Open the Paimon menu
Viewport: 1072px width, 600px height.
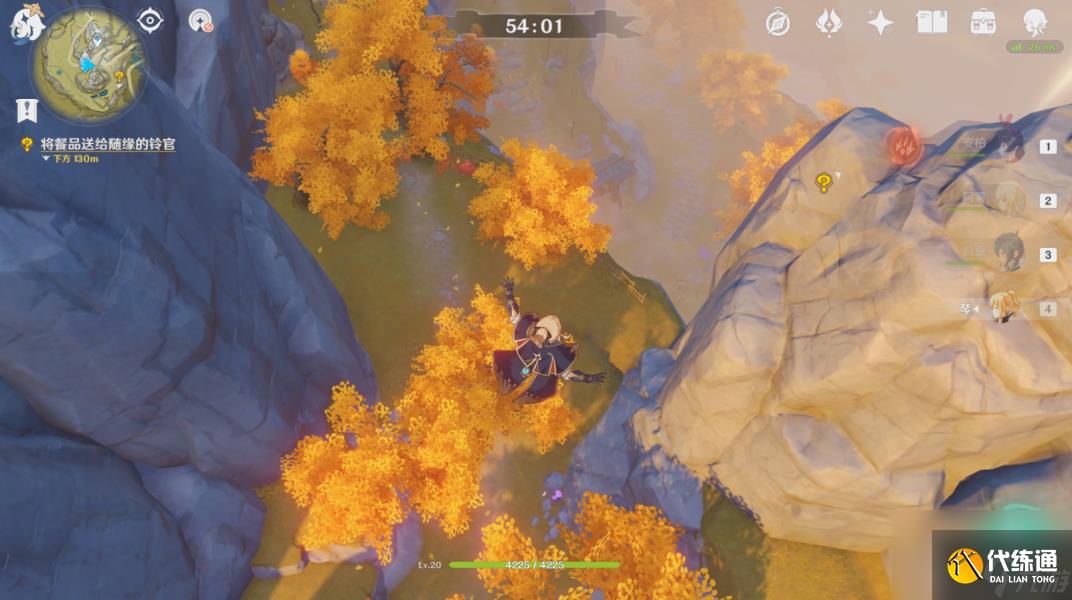(25, 24)
